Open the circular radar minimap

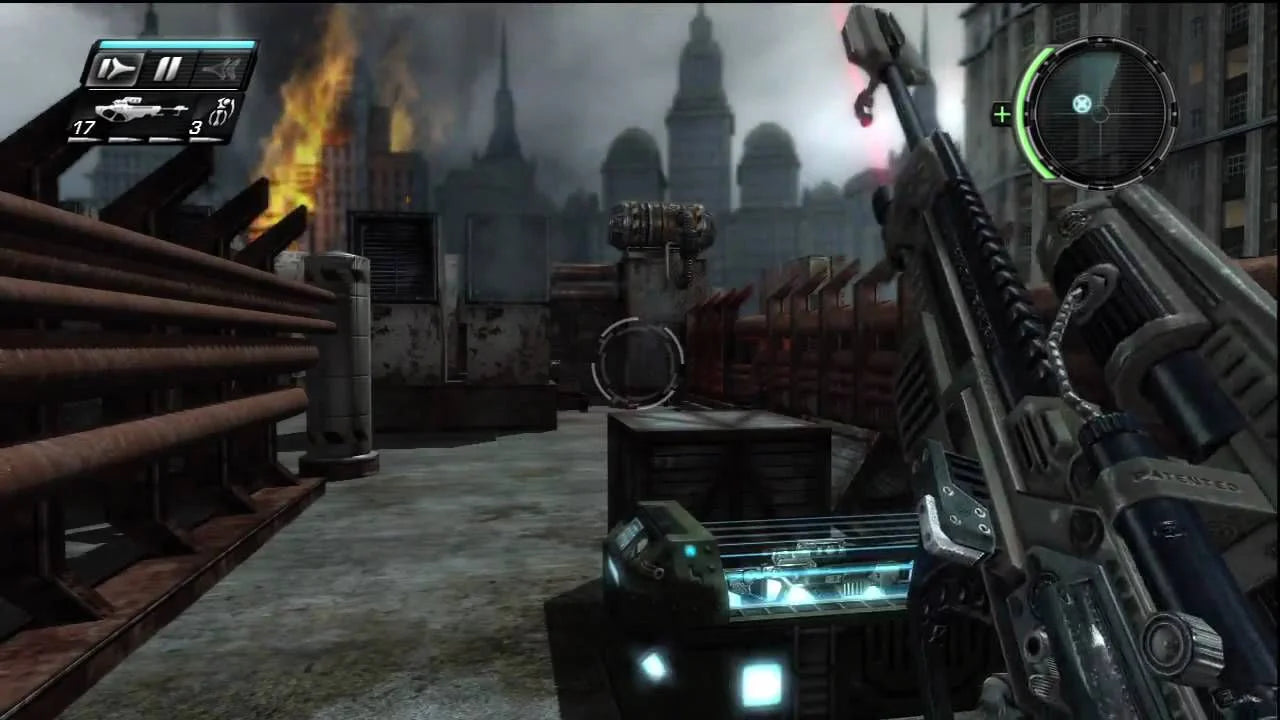coord(1100,113)
